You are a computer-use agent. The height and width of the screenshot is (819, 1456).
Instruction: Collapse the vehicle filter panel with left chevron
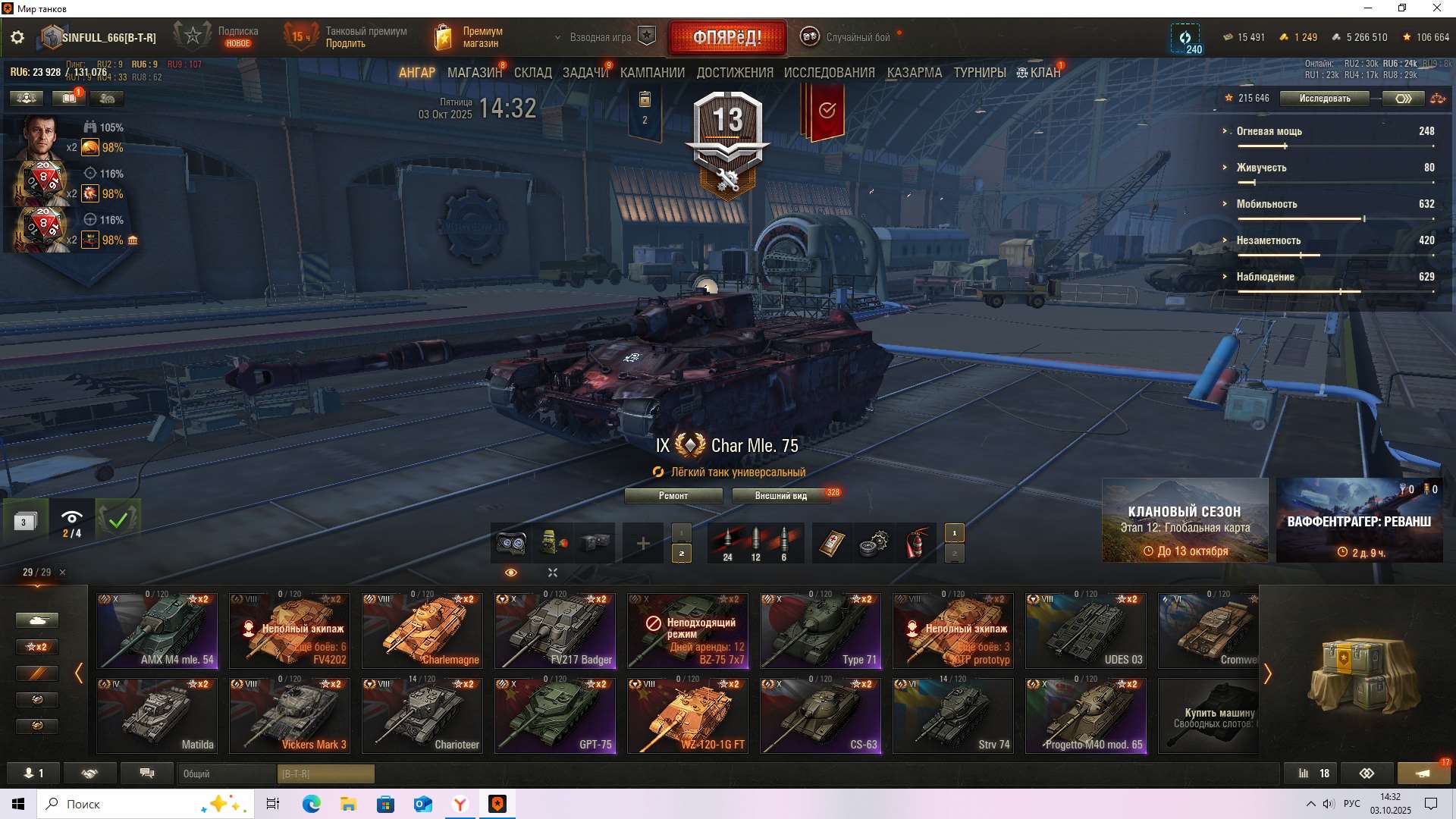pyautogui.click(x=79, y=674)
